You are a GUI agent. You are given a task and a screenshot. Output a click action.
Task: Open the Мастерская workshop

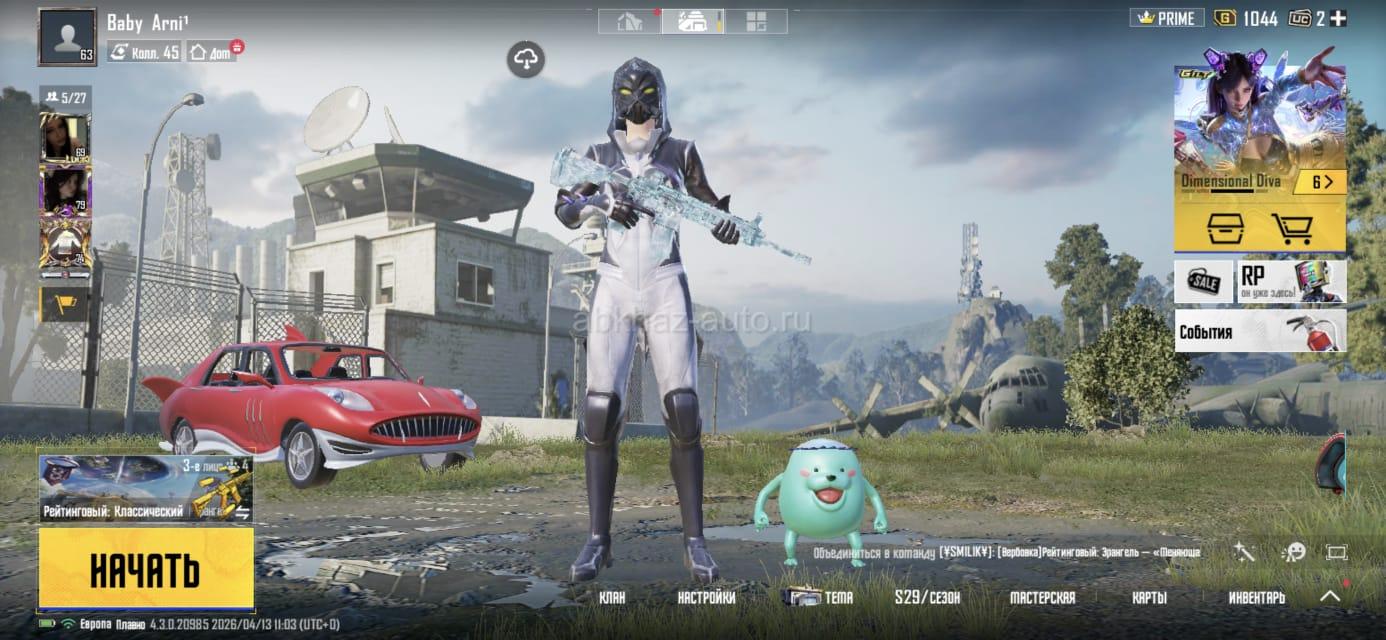[1042, 598]
